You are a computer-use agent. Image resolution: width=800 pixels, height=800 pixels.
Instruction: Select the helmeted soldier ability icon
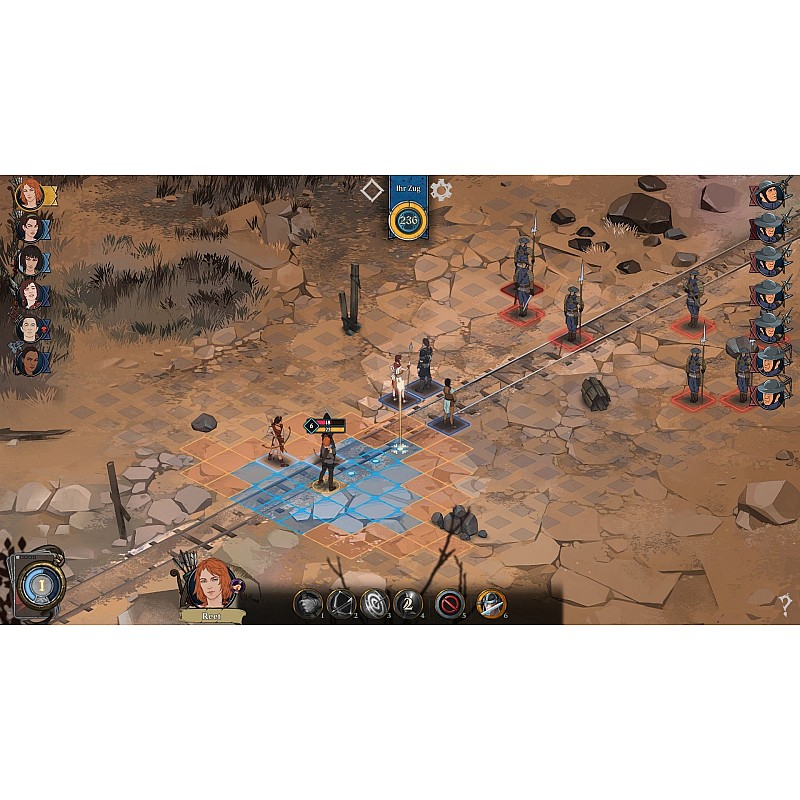coord(490,604)
